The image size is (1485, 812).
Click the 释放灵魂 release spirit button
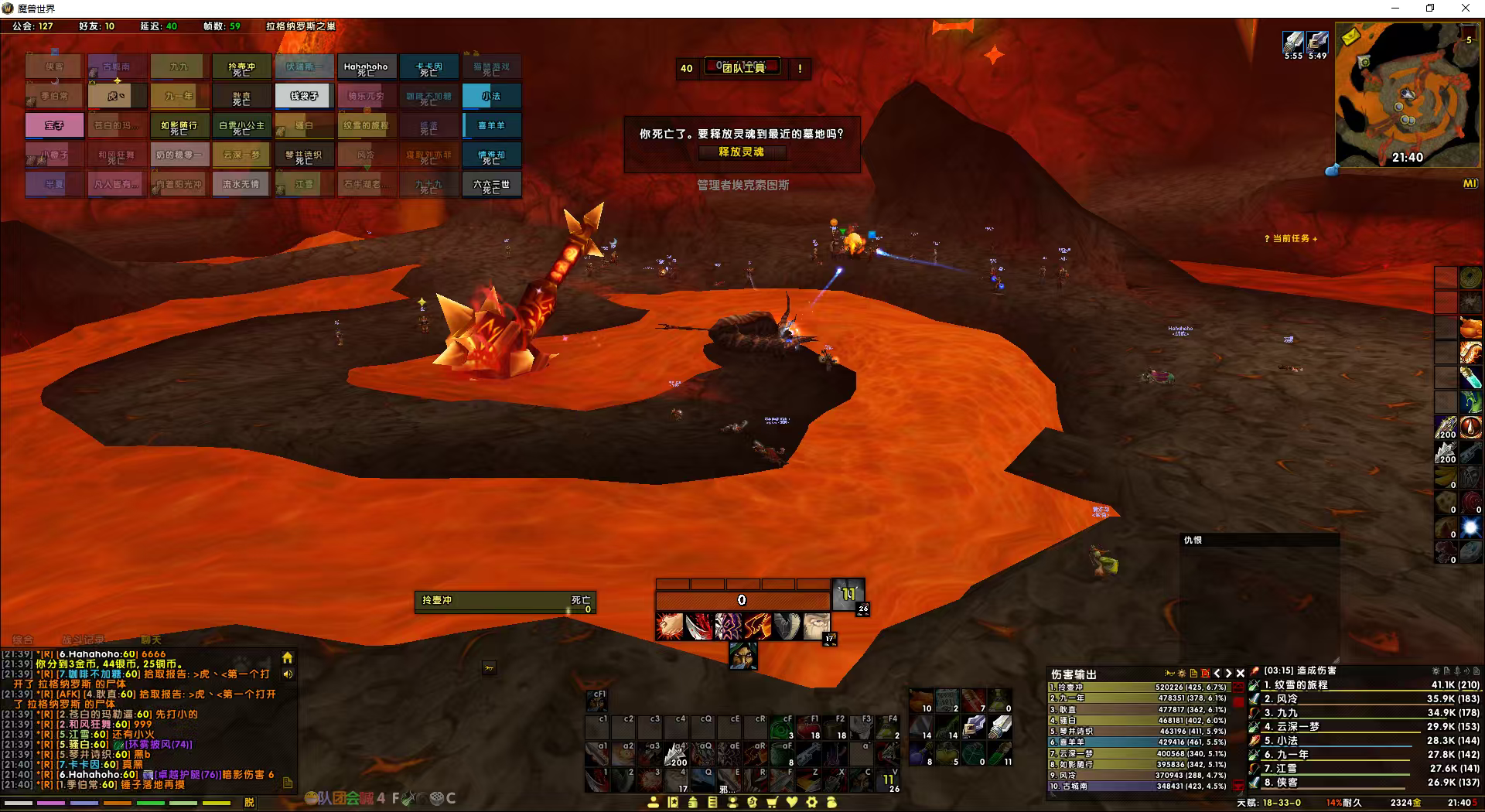coord(741,152)
